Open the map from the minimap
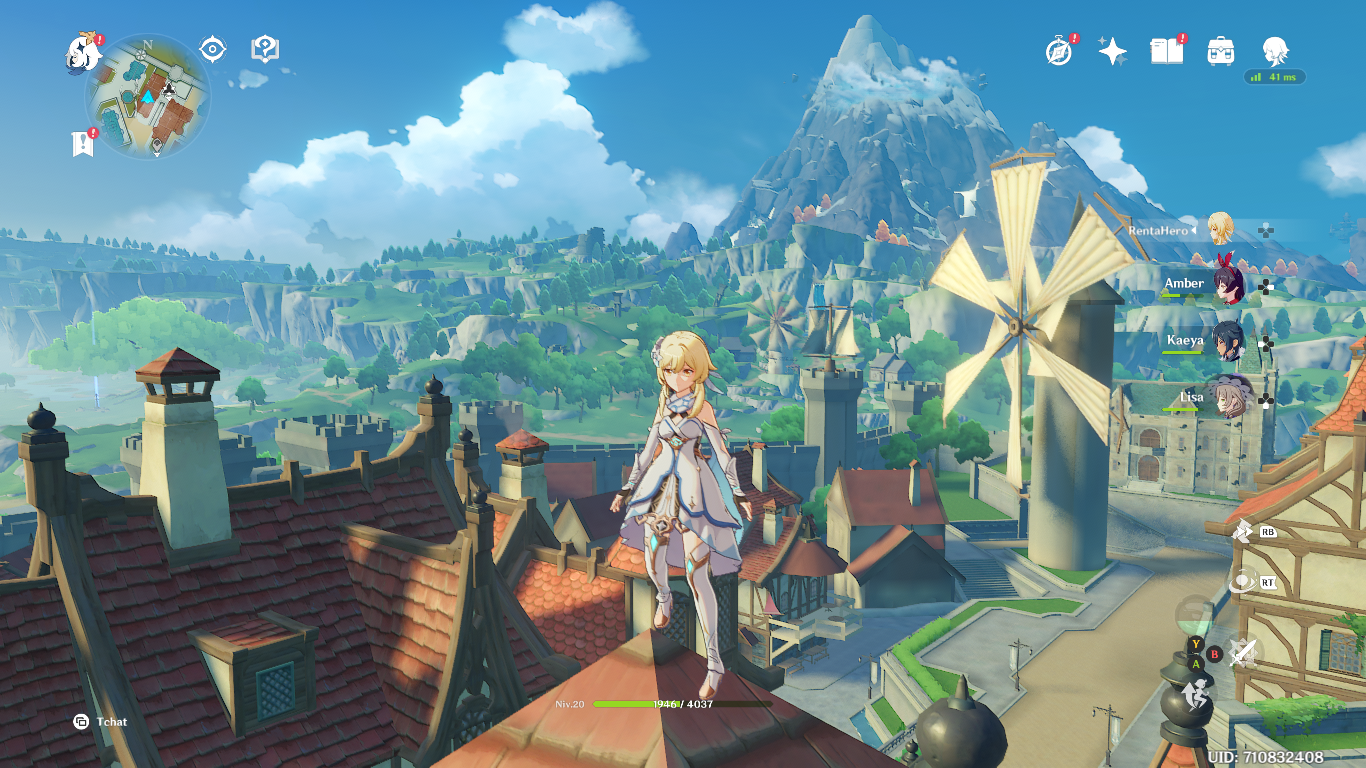This screenshot has width=1366, height=768. pyautogui.click(x=148, y=96)
